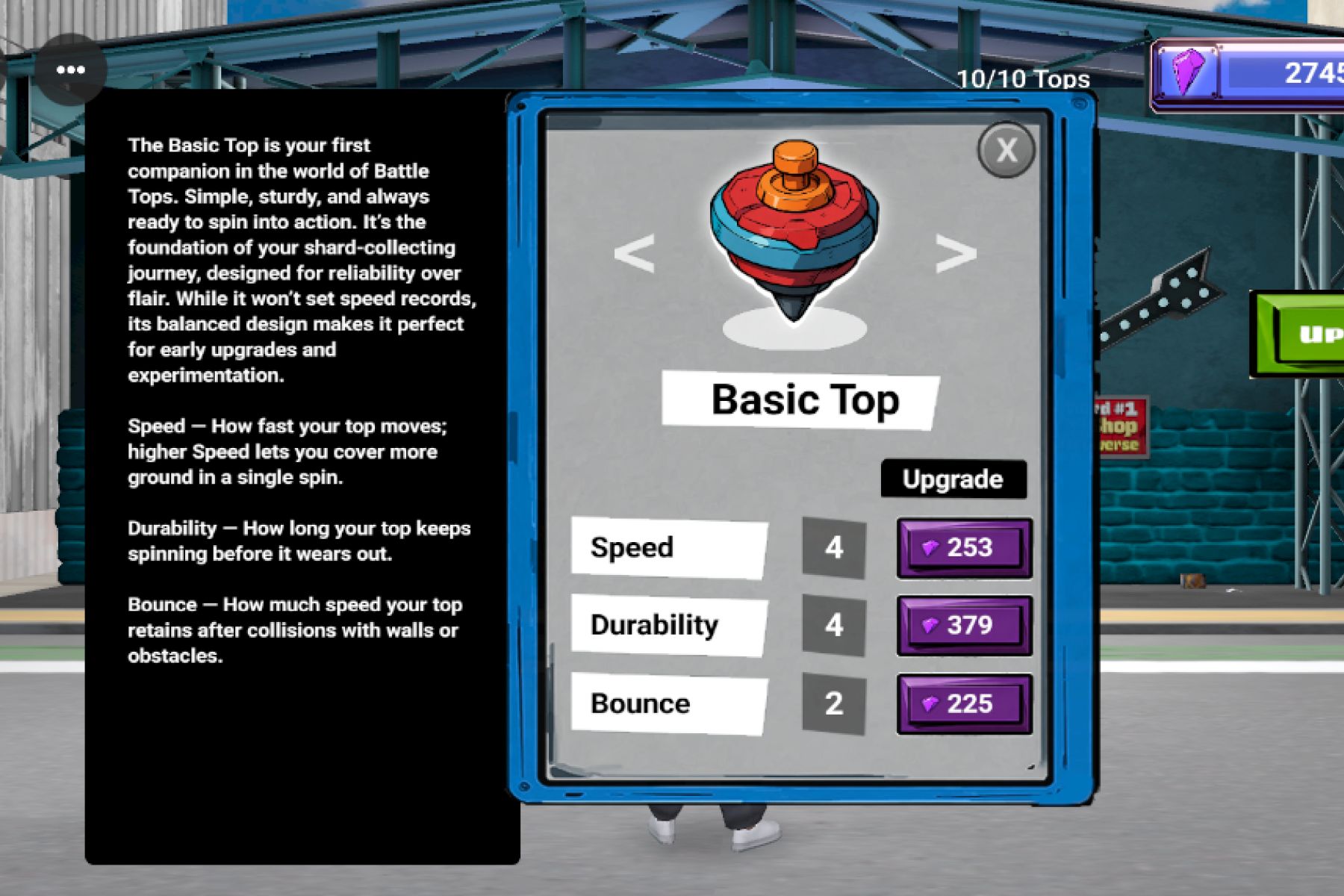The width and height of the screenshot is (1344, 896).
Task: Click the green button at right edge
Action: tap(1303, 334)
